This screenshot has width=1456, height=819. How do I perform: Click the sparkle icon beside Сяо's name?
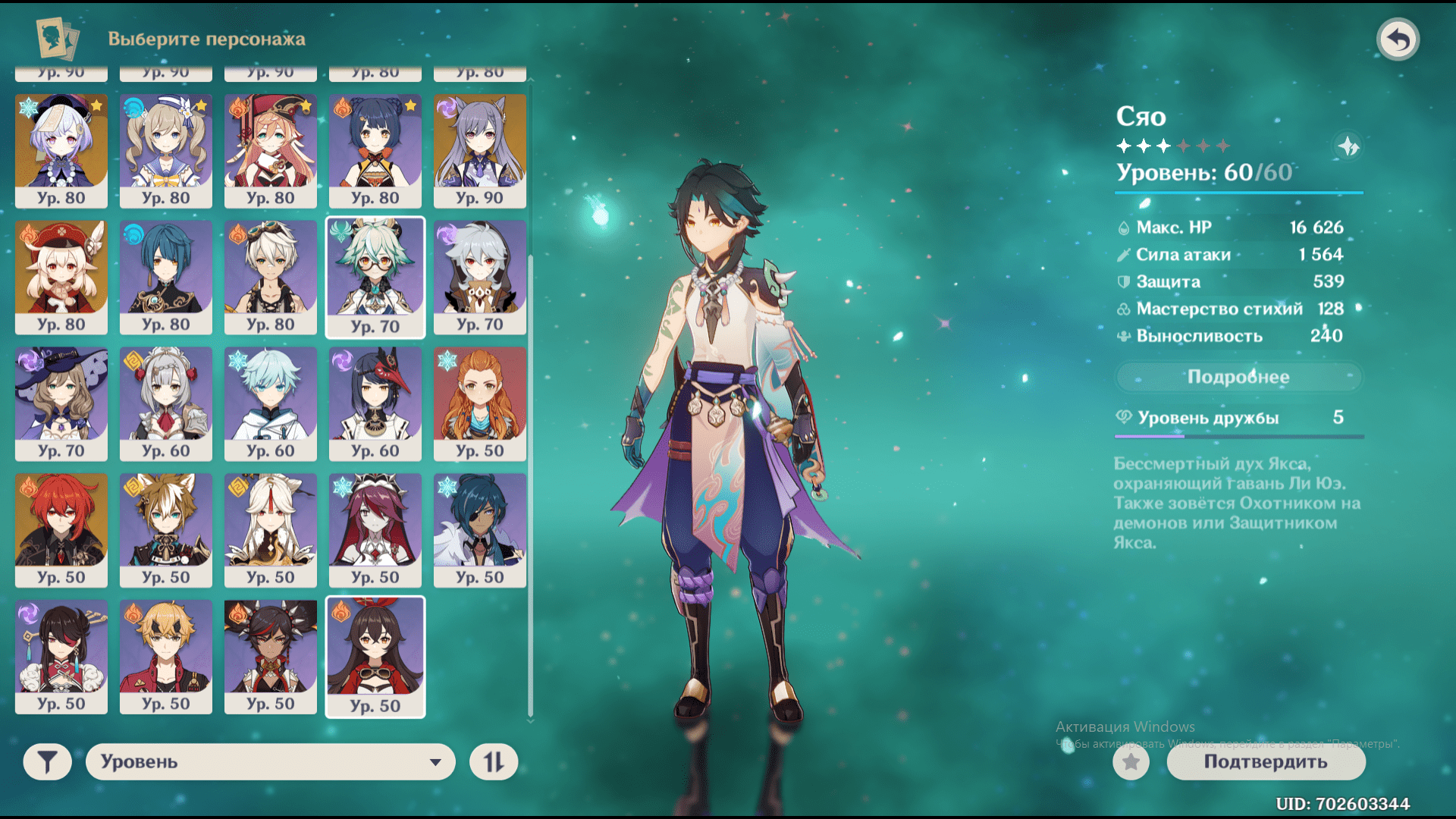pyautogui.click(x=1348, y=146)
